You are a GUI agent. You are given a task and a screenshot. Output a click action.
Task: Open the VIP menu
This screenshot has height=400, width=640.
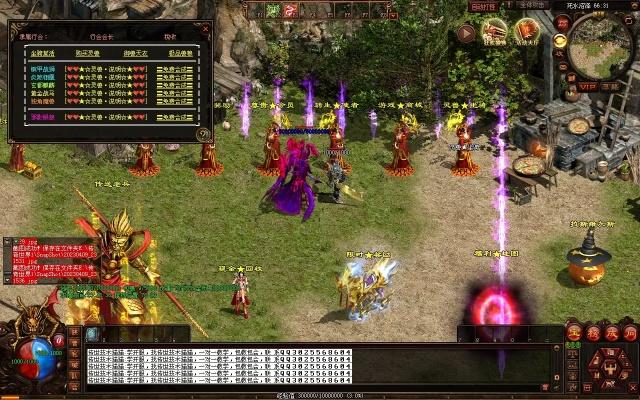coord(586,87)
